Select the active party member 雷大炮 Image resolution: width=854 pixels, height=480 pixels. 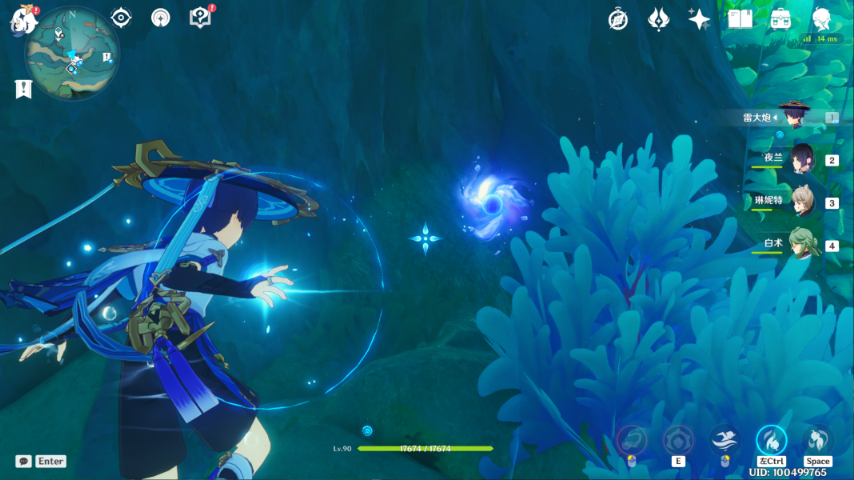793,117
